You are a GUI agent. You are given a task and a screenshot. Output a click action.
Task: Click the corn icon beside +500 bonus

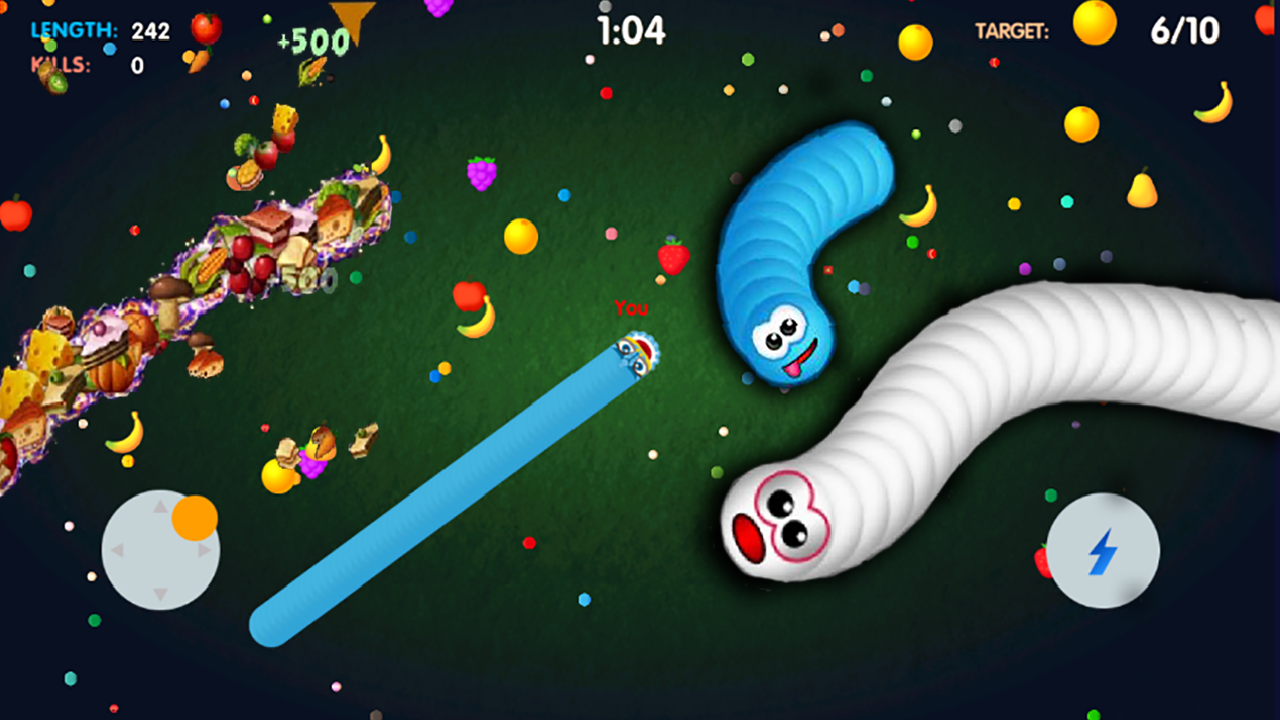(310, 70)
